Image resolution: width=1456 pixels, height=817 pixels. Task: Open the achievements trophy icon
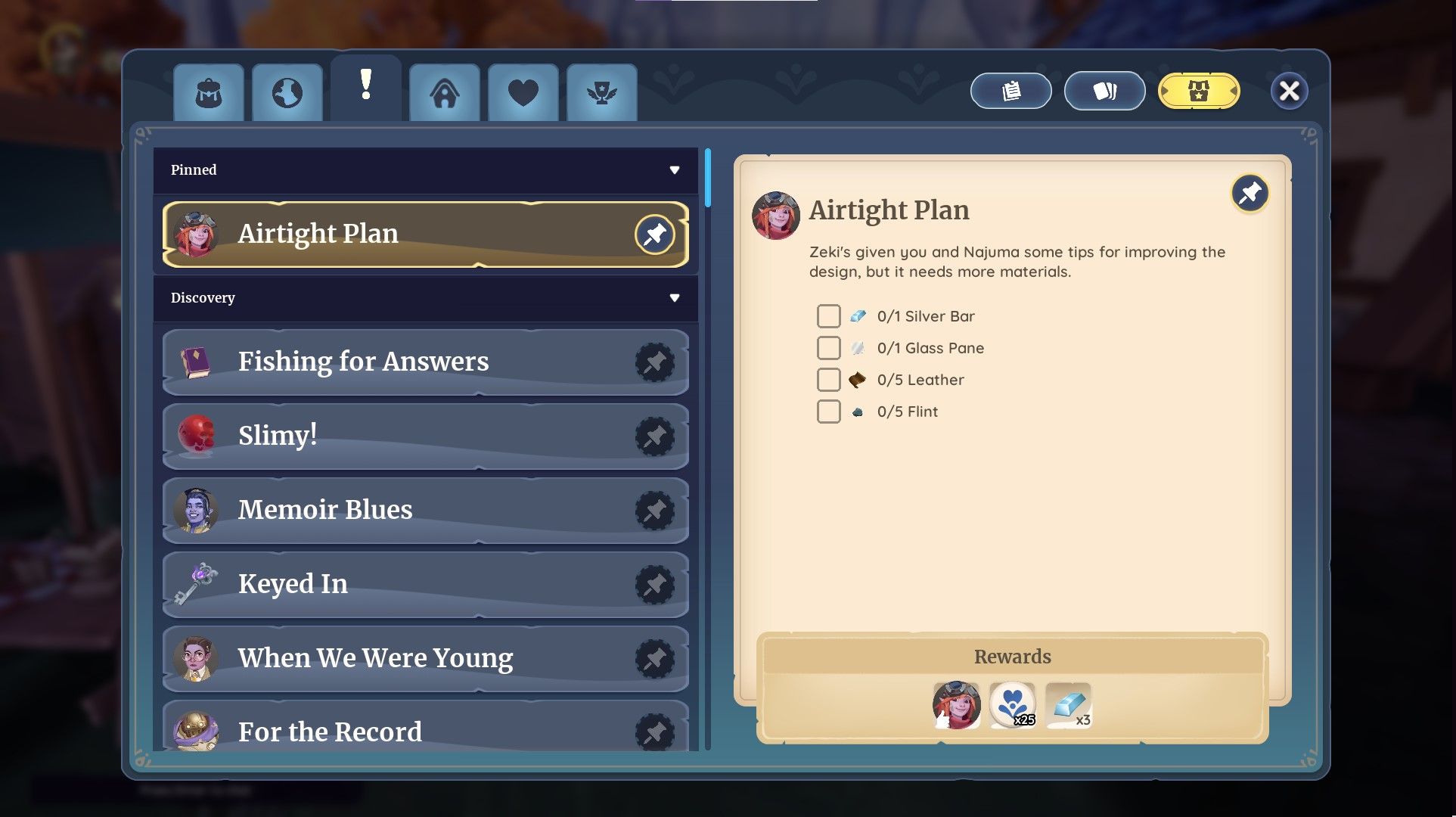(602, 92)
